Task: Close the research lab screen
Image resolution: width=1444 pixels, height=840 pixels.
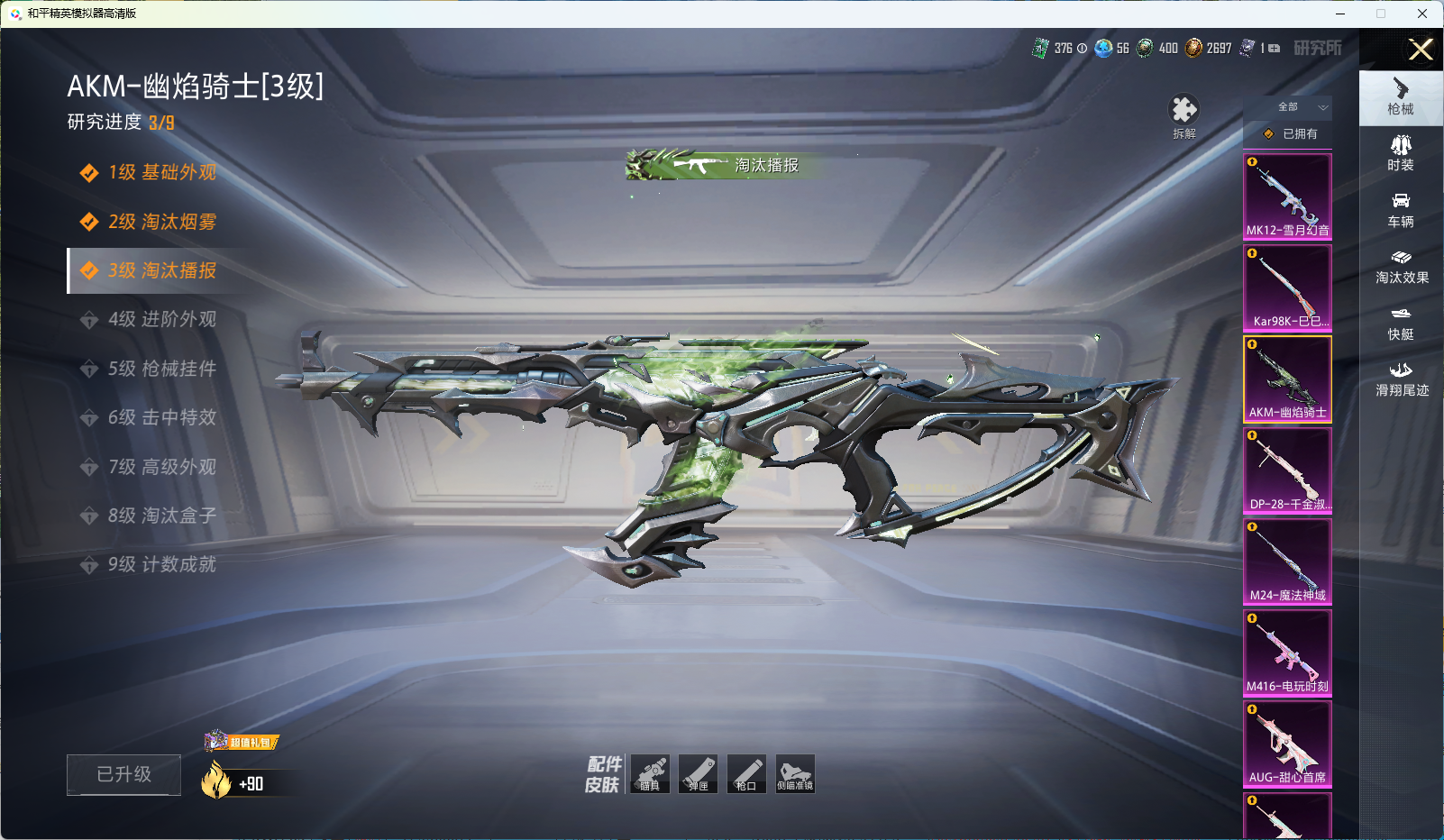Action: tap(1421, 50)
